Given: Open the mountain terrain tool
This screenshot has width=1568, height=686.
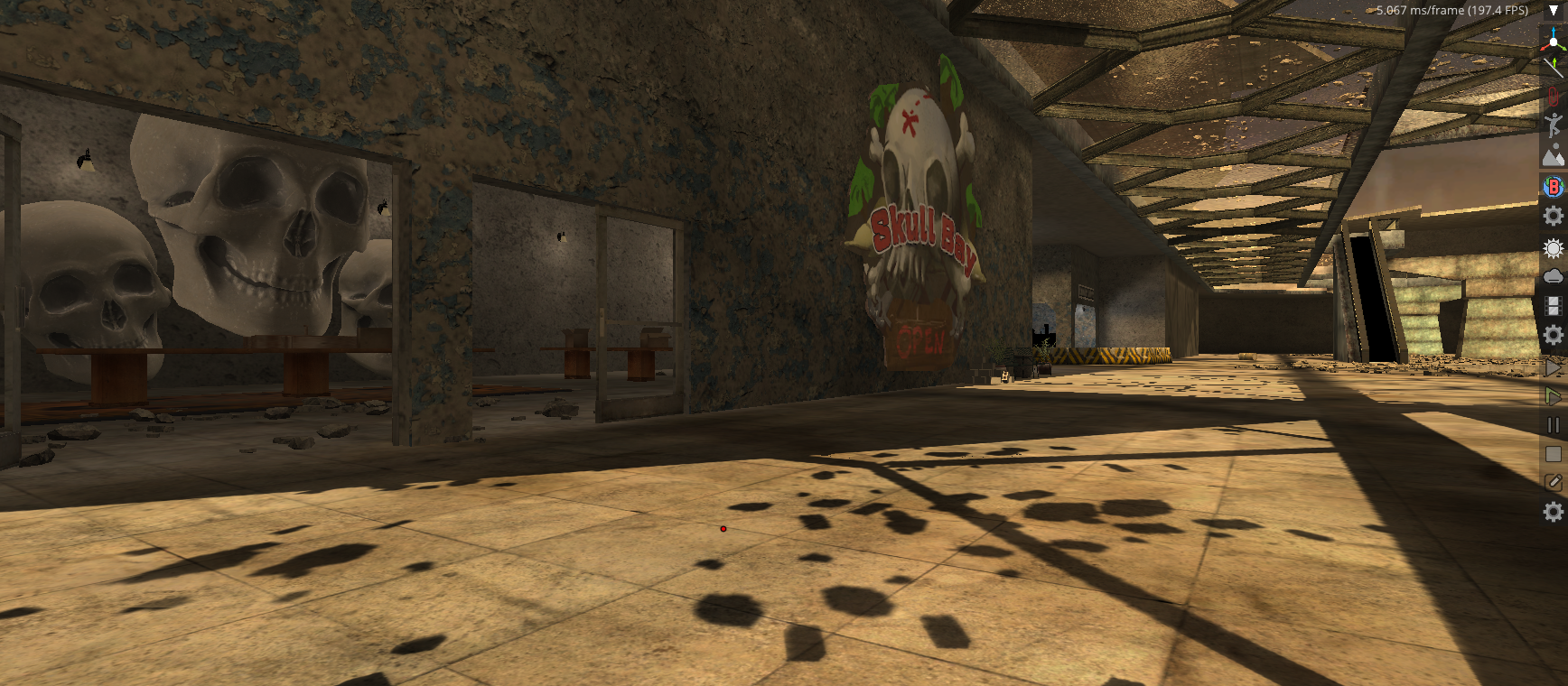Looking at the screenshot, I should click(1553, 156).
